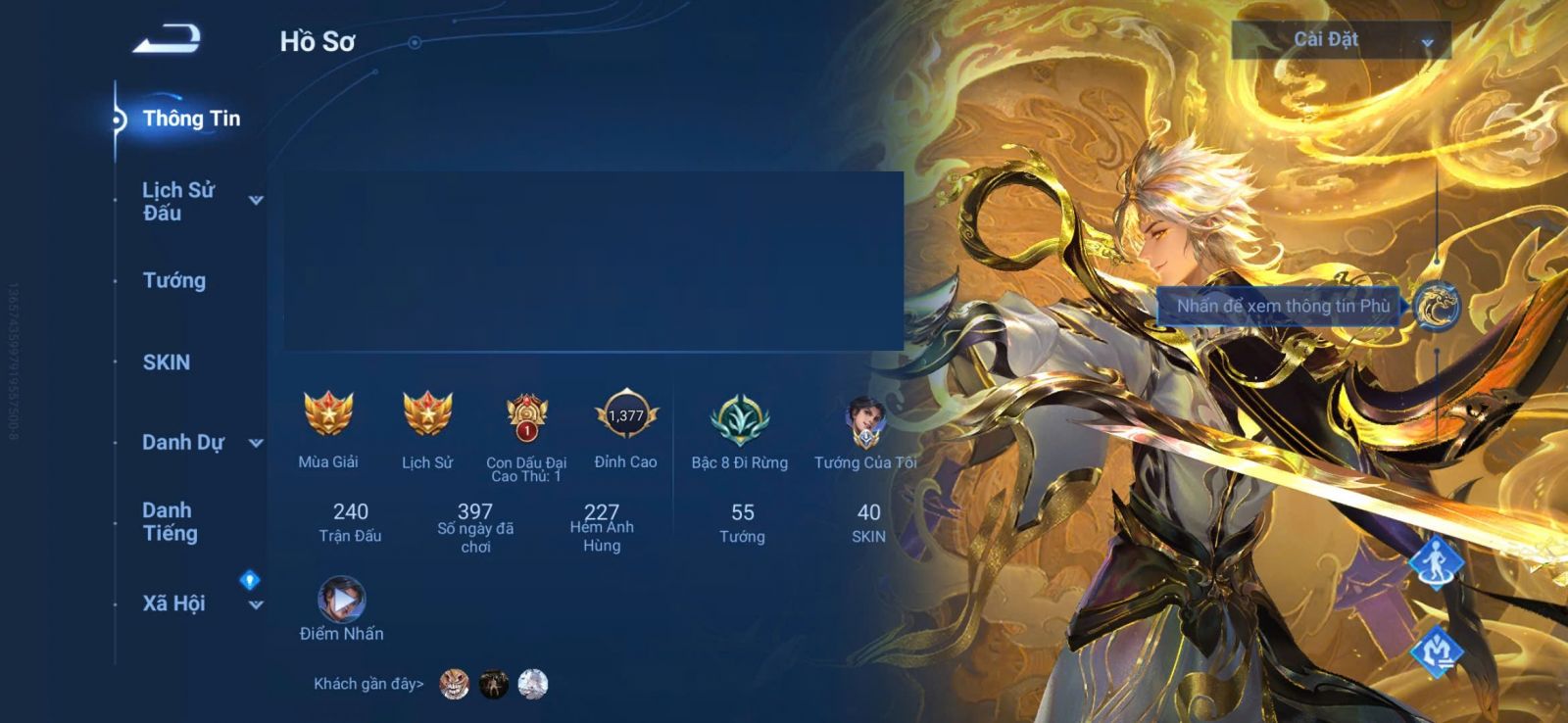Open Con Dấu Đại Cao Thủ badge
Image resolution: width=1568 pixels, height=723 pixels.
(x=526, y=416)
